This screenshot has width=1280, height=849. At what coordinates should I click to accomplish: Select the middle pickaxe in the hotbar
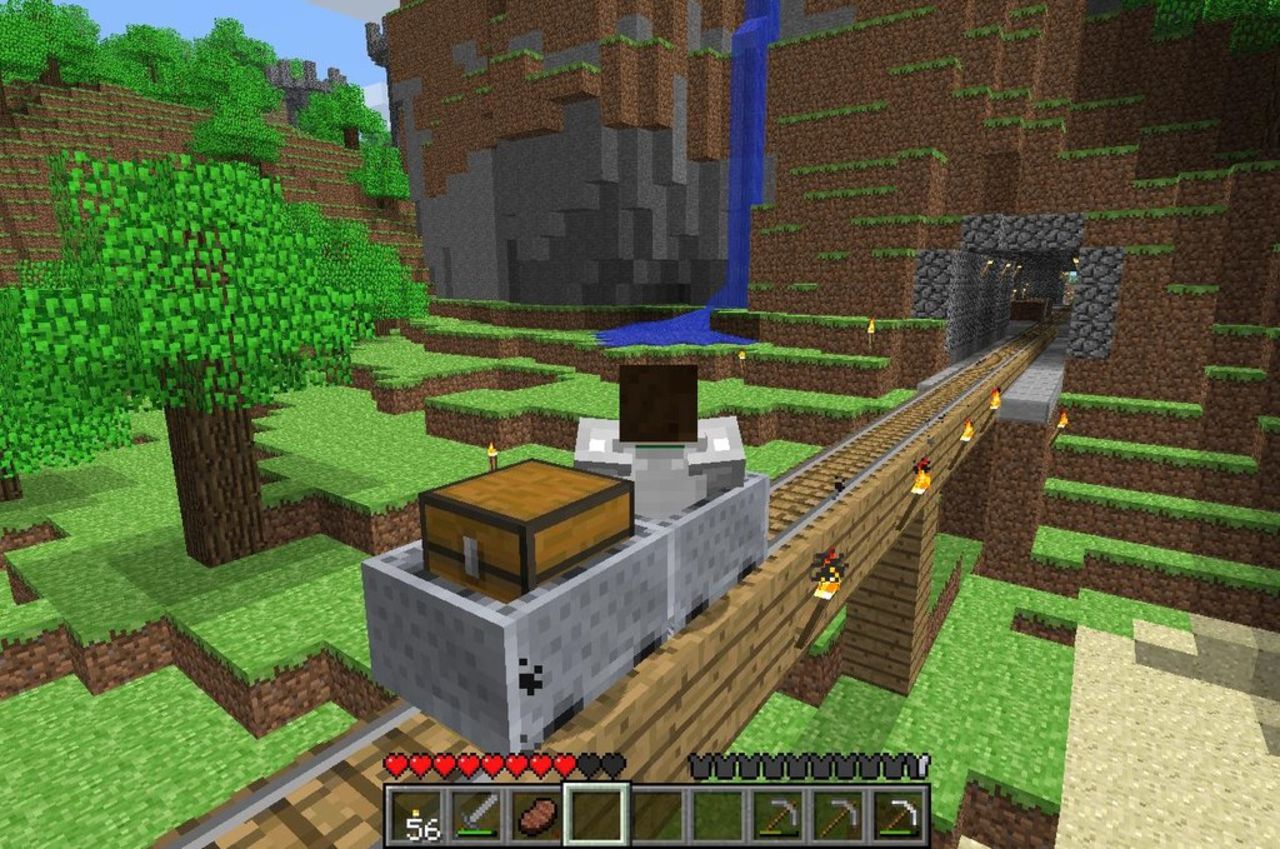pos(840,815)
